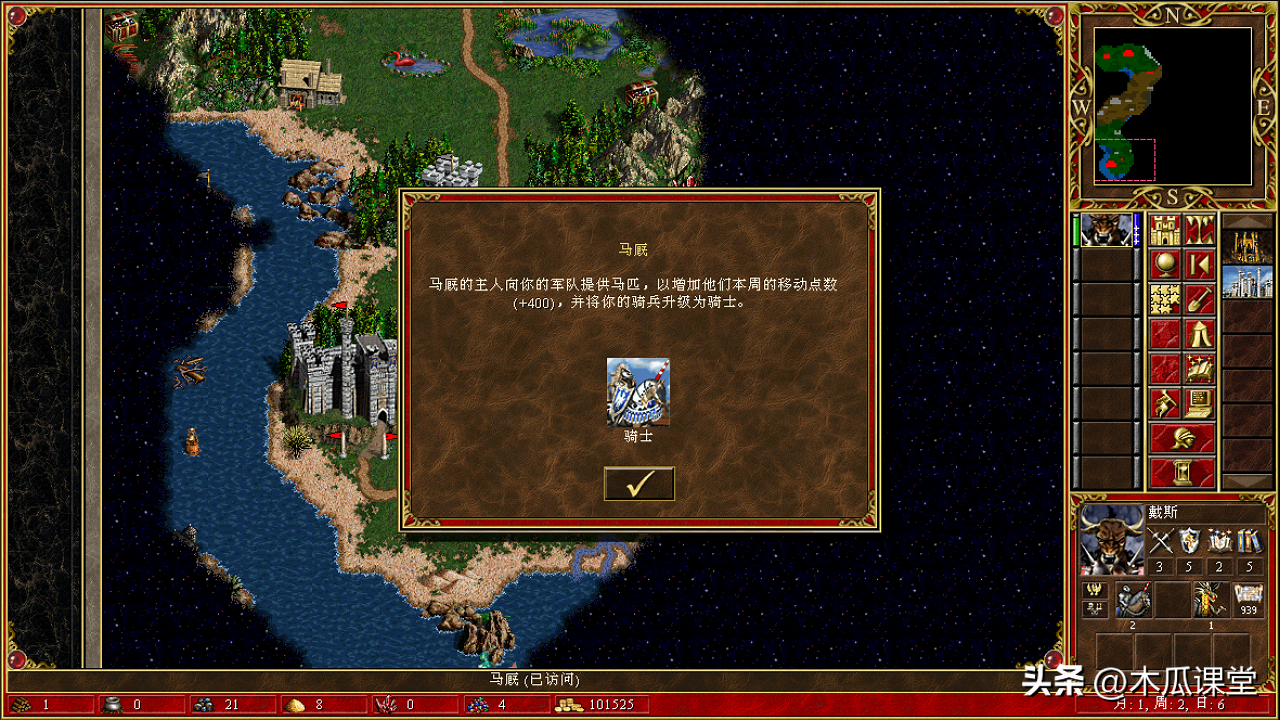Image resolution: width=1280 pixels, height=720 pixels.
Task: Click the replay arrow button
Action: [x=1199, y=265]
